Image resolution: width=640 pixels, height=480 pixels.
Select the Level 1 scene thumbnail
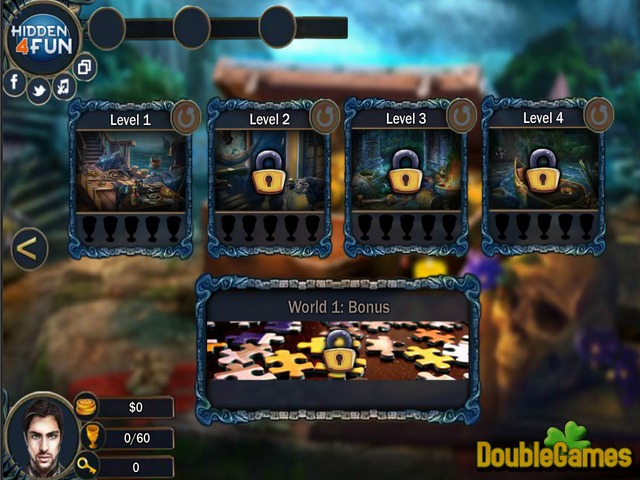131,171
